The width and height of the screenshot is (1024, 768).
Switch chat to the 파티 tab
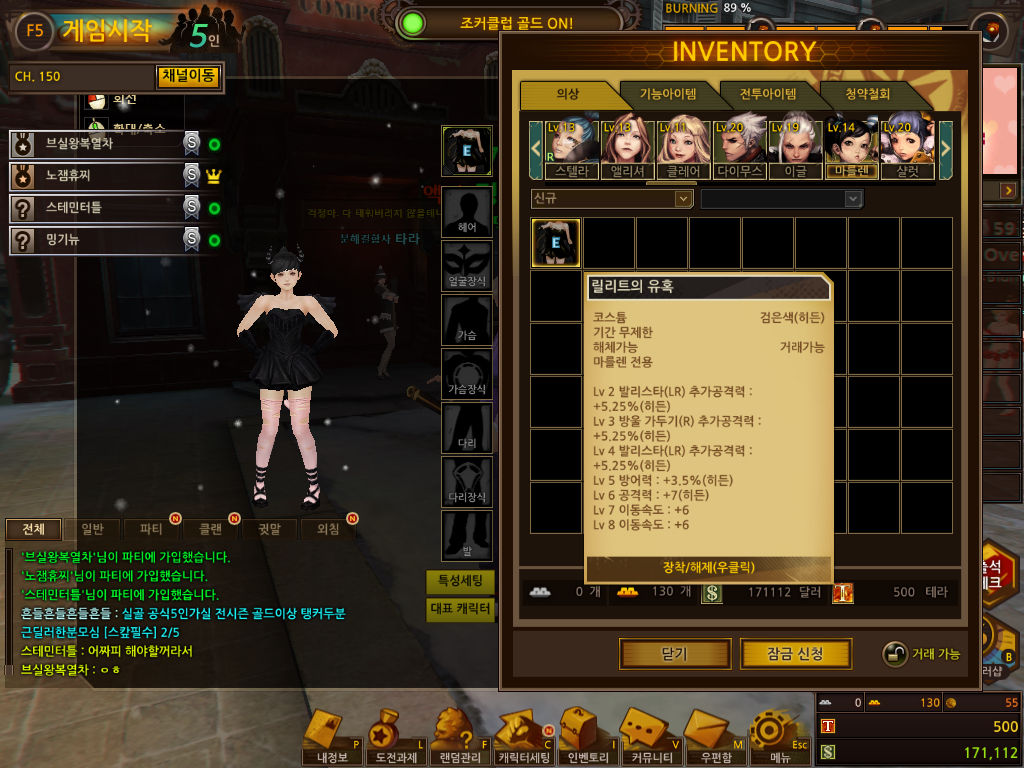(152, 529)
